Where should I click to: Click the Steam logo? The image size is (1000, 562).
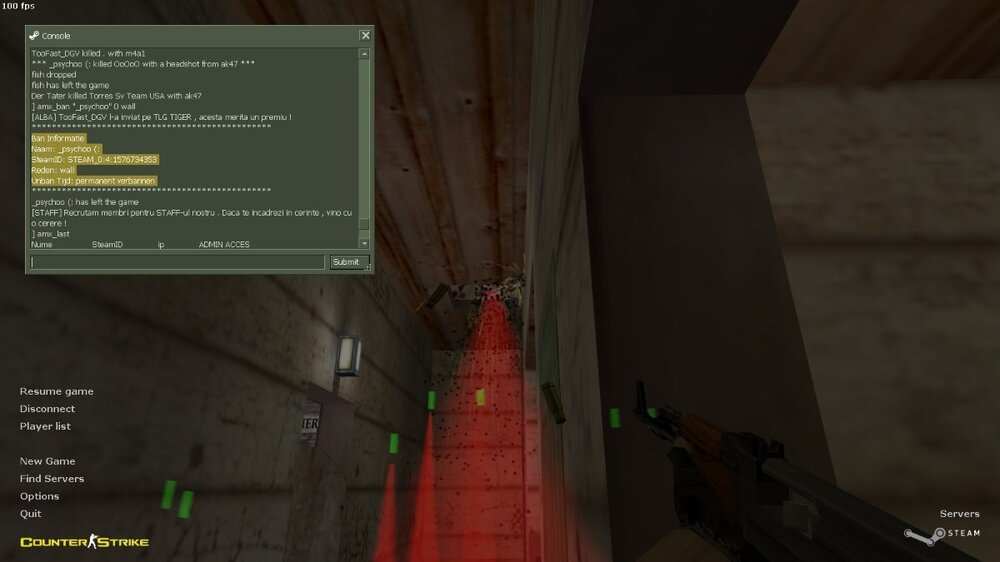click(943, 533)
